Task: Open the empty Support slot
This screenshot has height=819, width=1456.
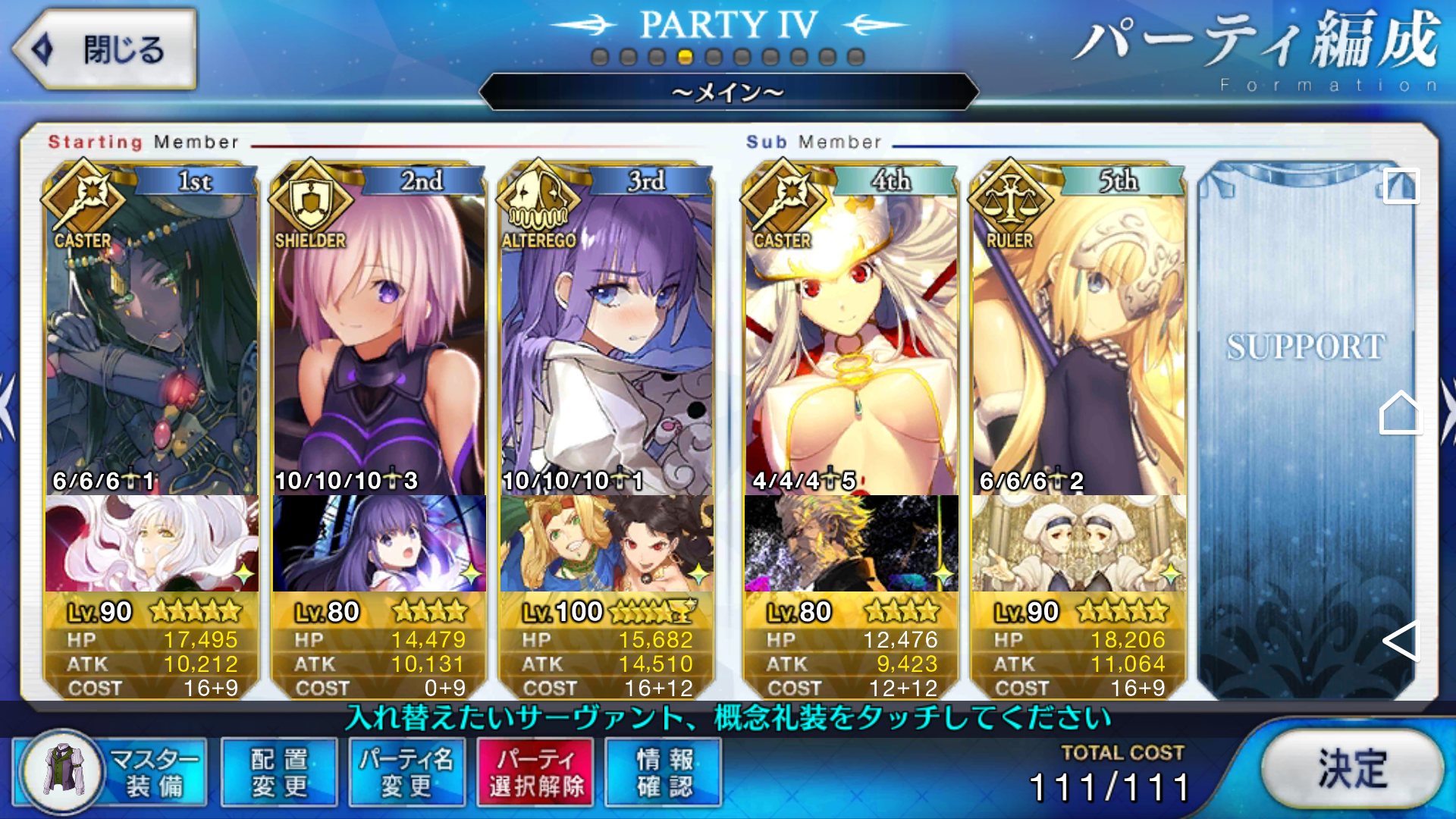Action: coord(1304,425)
